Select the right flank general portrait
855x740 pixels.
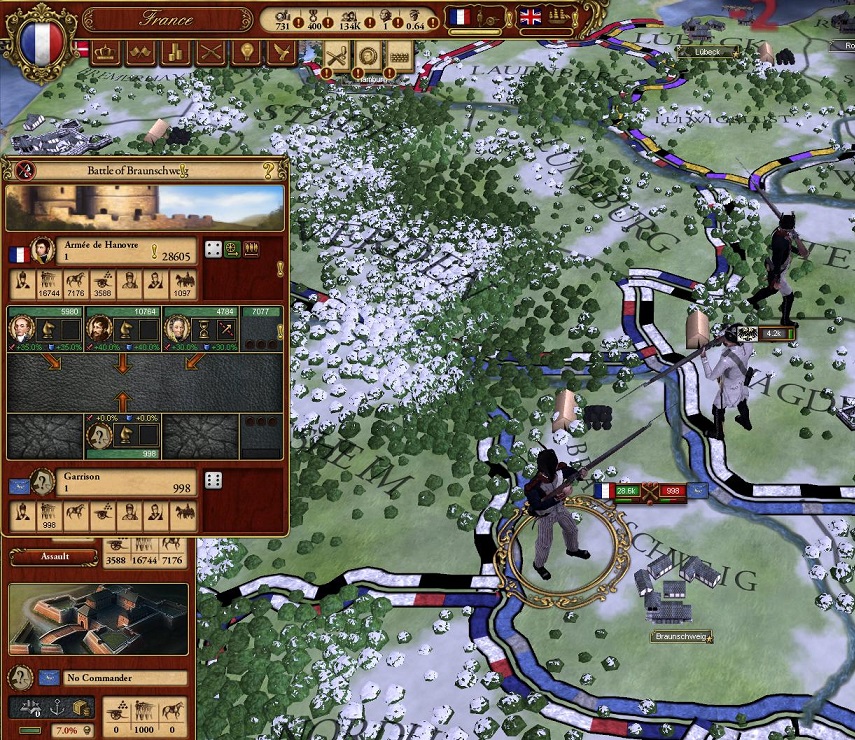[x=175, y=327]
